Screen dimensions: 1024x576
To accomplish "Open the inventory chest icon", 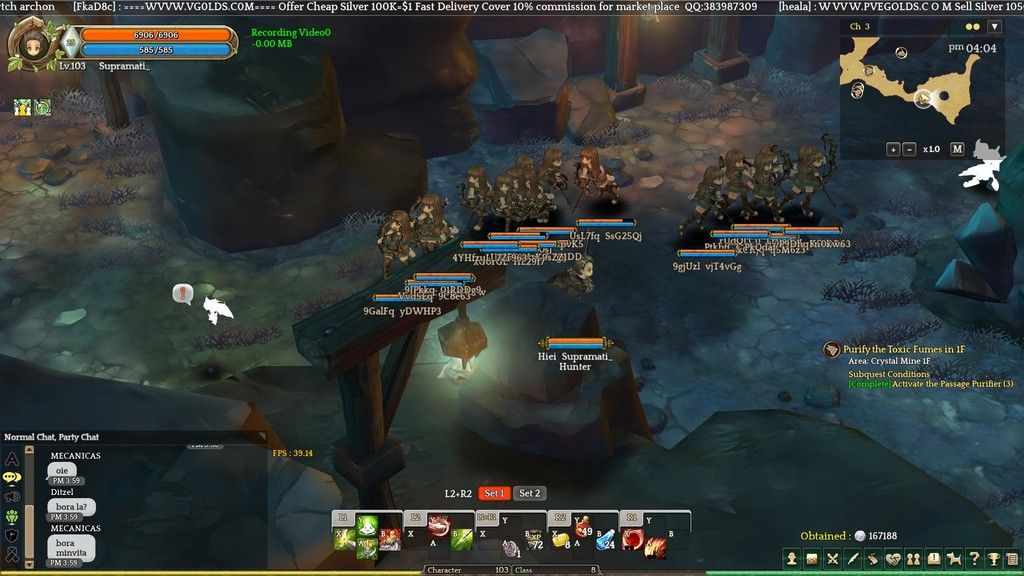I will pyautogui.click(x=812, y=558).
